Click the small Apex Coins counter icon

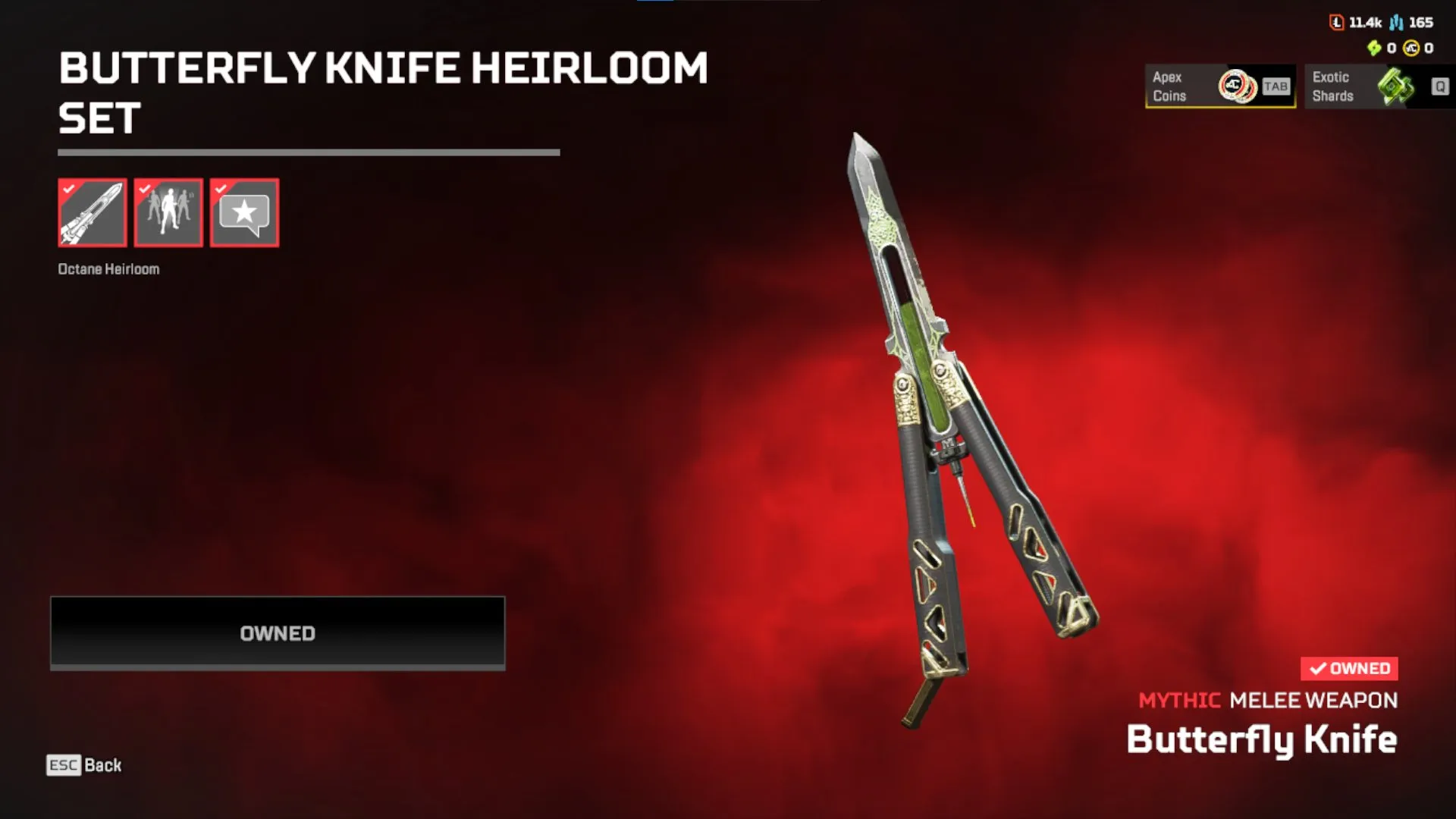(x=1411, y=49)
